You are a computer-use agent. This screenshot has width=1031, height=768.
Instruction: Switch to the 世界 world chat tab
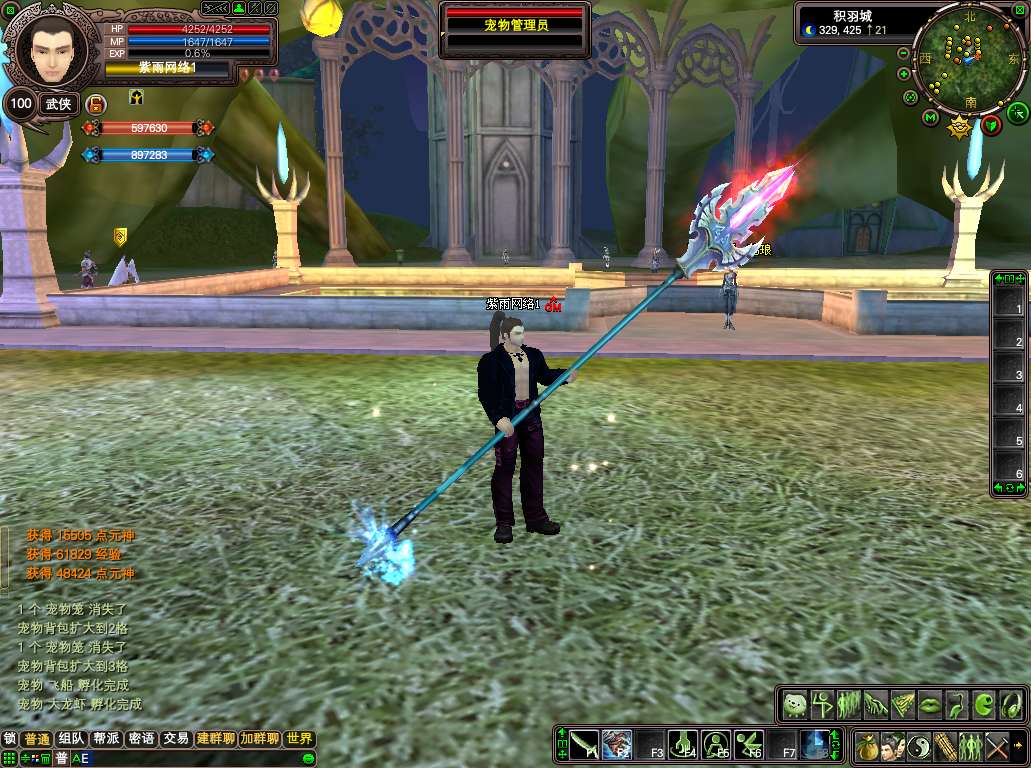pos(299,739)
